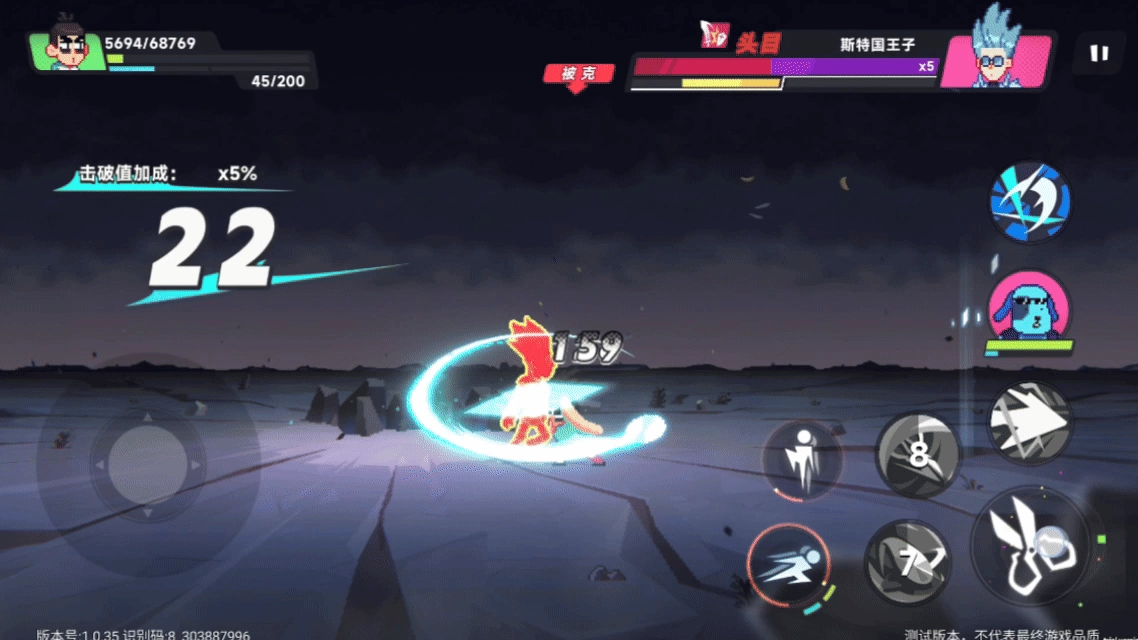The width and height of the screenshot is (1138, 640).
Task: Use the skill showing cooldown 7
Action: click(908, 563)
